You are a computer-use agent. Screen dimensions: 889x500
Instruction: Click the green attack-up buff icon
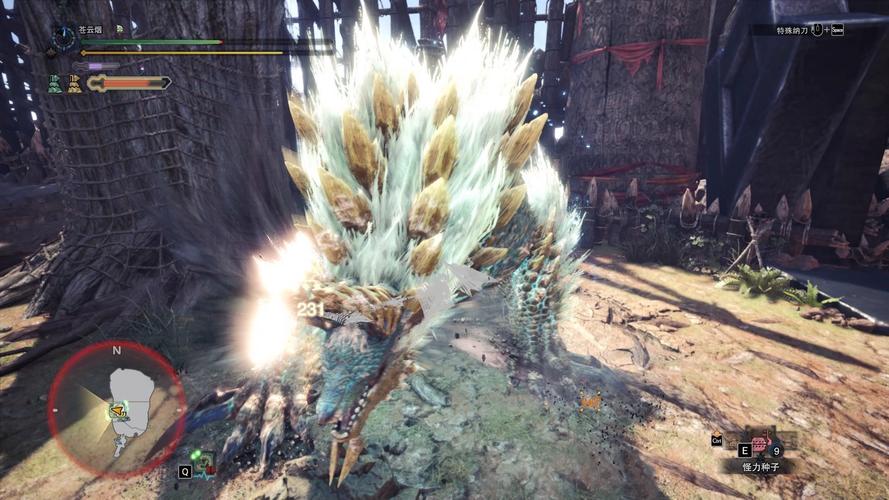pos(54,85)
